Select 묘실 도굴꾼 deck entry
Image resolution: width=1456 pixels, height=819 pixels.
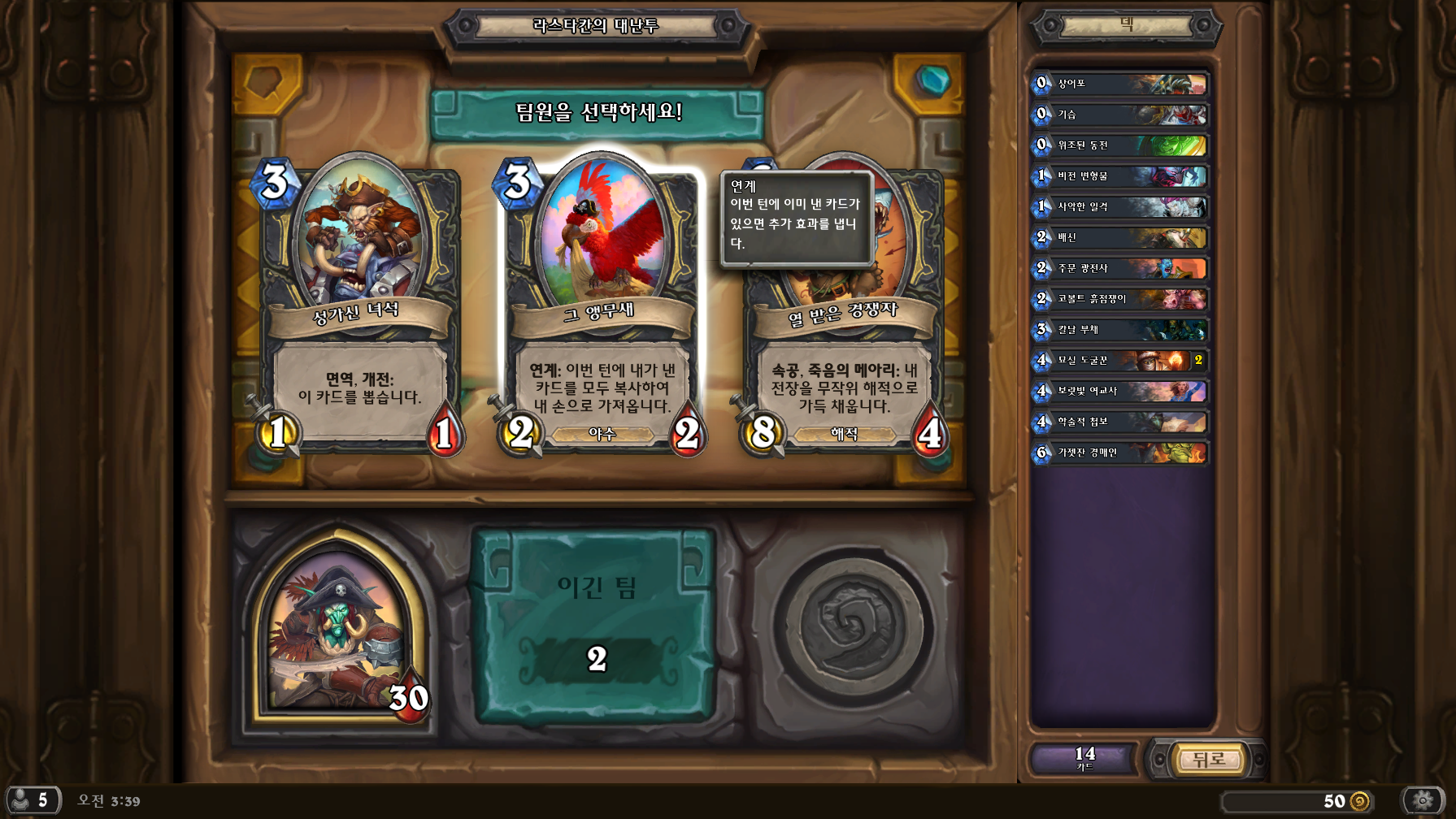click(x=1120, y=361)
